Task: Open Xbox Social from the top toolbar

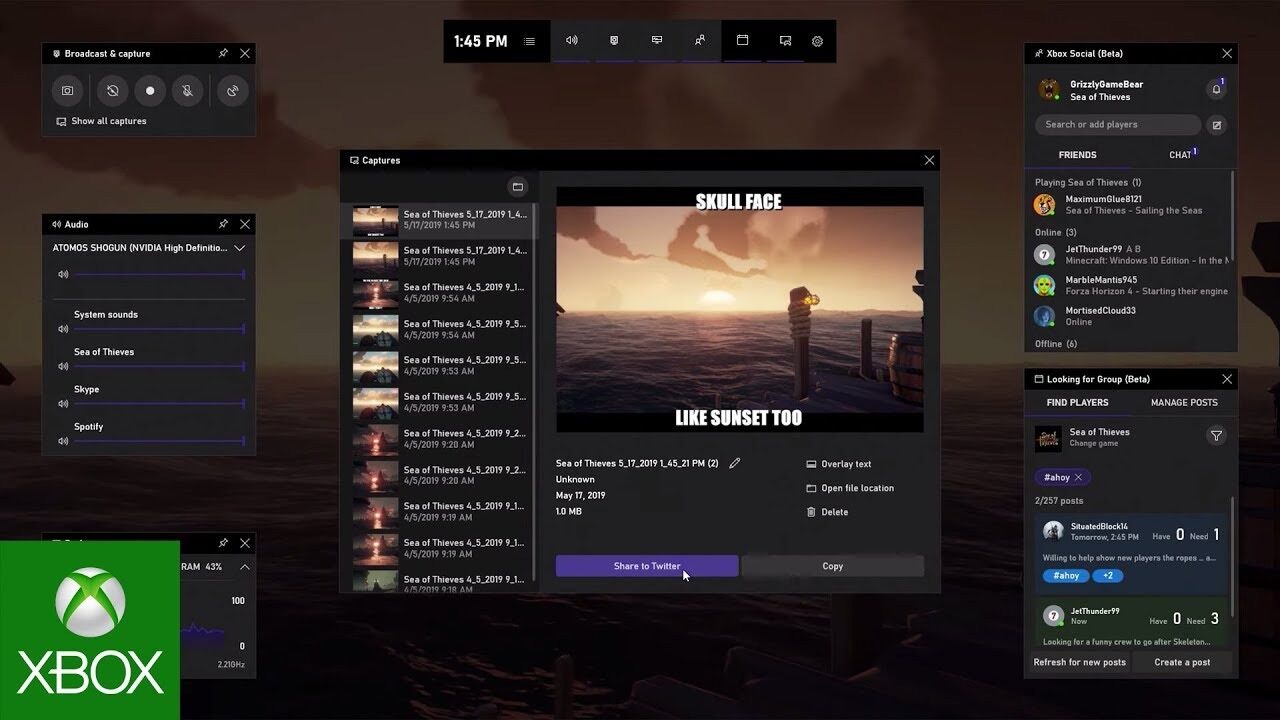Action: click(x=699, y=41)
